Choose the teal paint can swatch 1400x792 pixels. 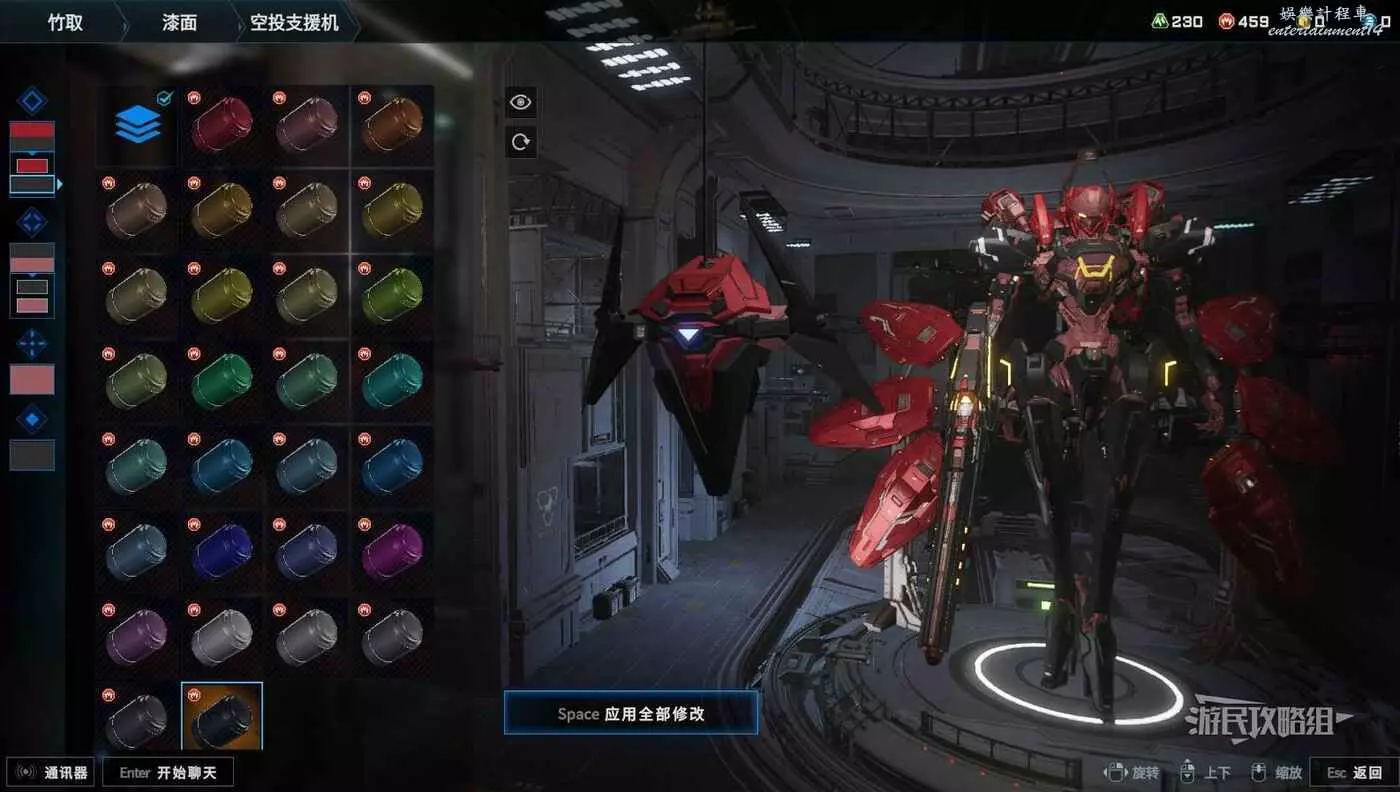(392, 380)
